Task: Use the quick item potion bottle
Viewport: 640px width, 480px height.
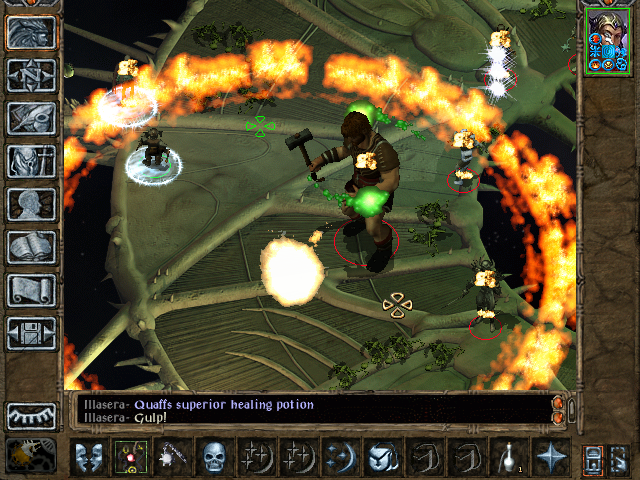Action: pos(509,458)
